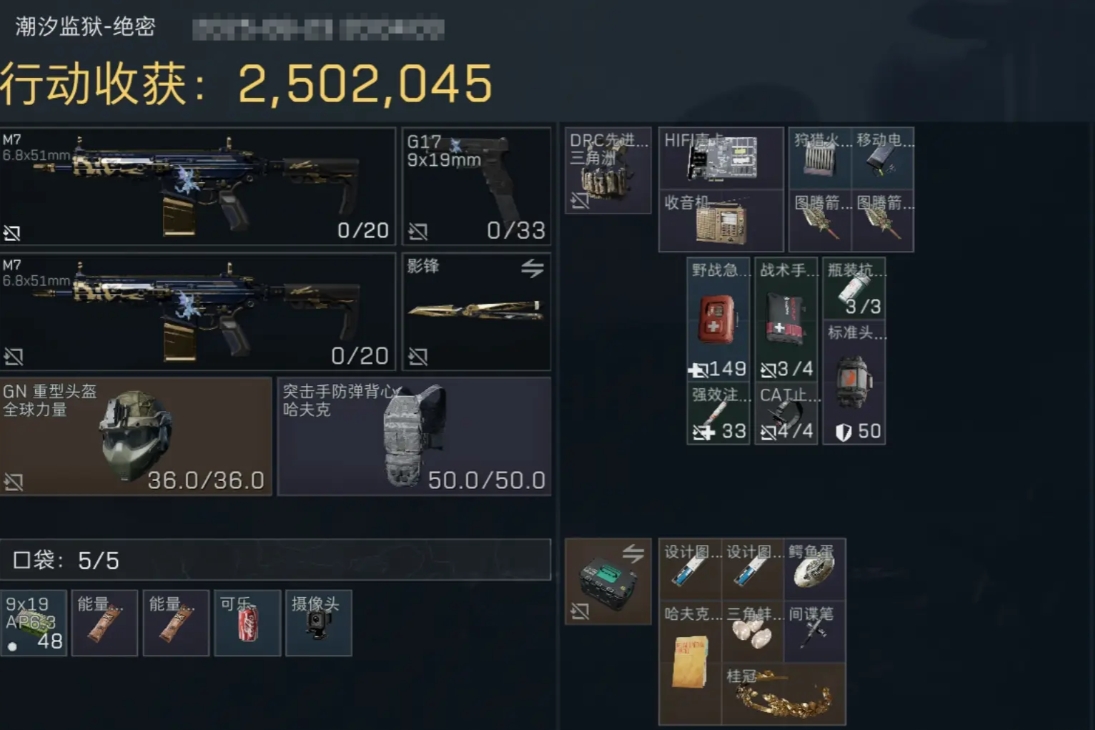Select the 收音机 radio item
The height and width of the screenshot is (730, 1095).
(x=720, y=220)
